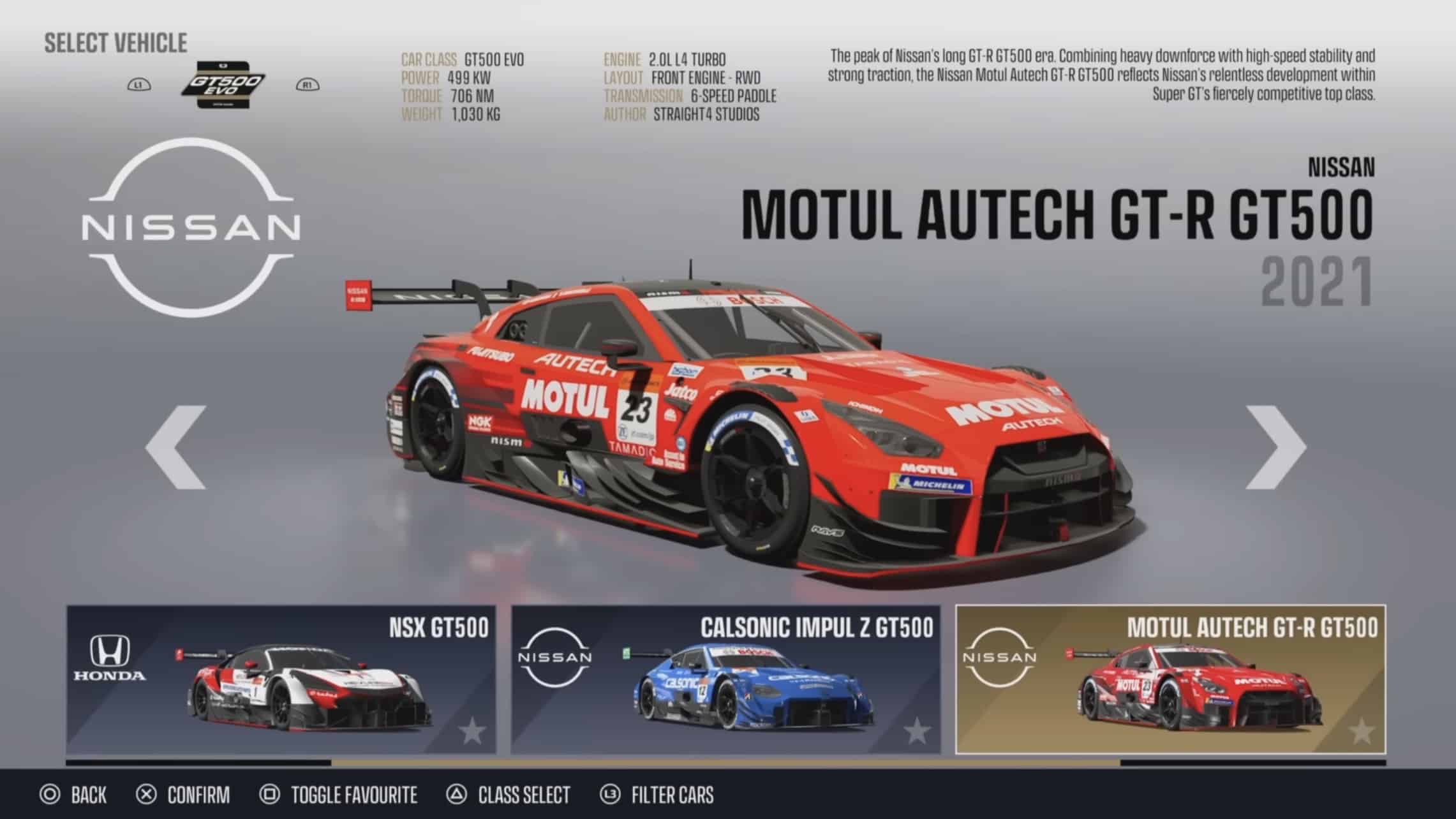Advance to the next vehicle with right arrow
The width and height of the screenshot is (1456, 819).
click(1276, 447)
